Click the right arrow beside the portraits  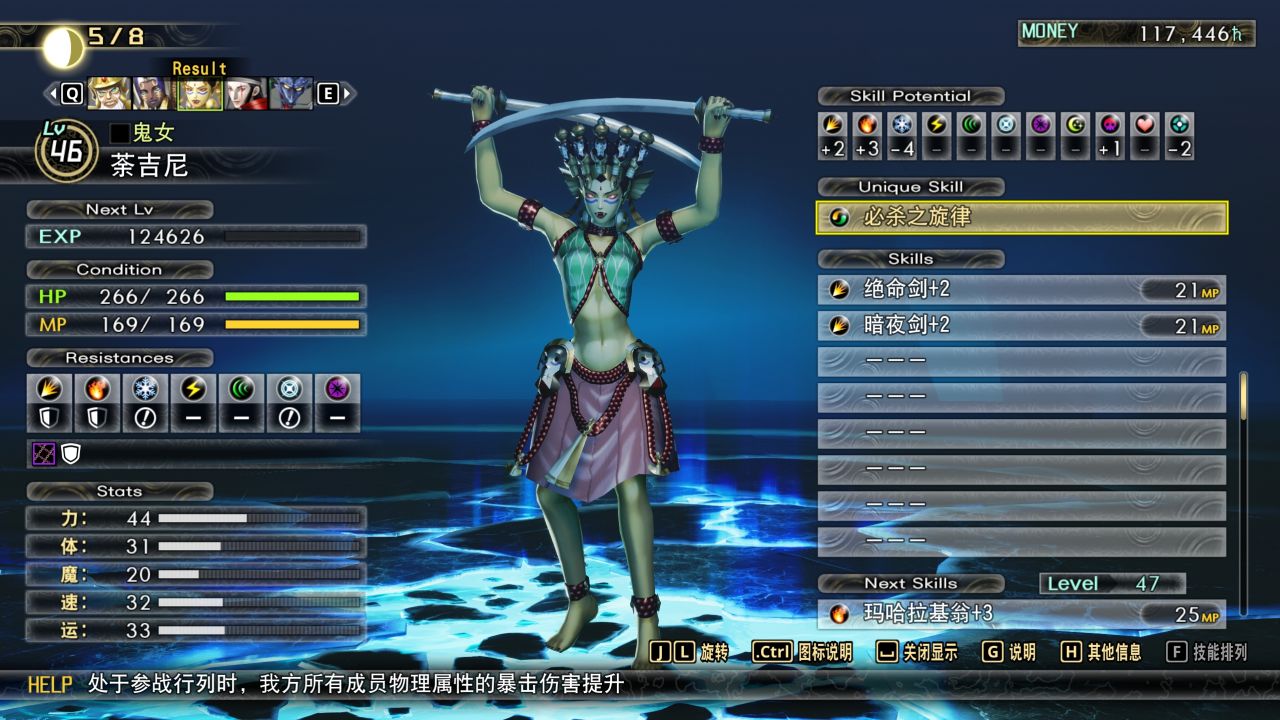pos(348,94)
